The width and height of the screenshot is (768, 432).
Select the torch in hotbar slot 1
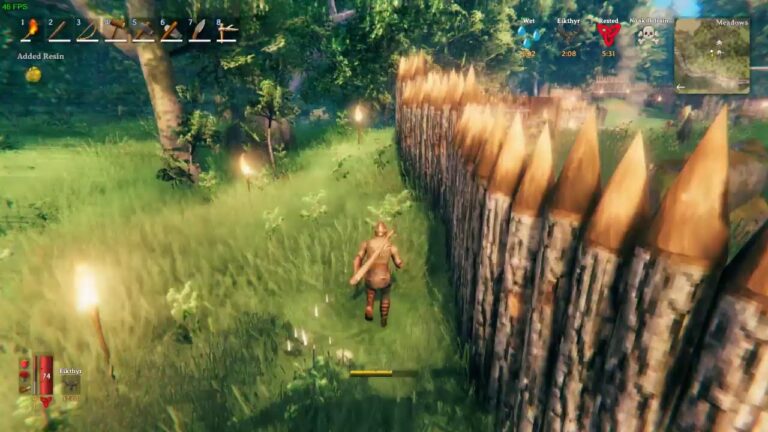pyautogui.click(x=31, y=31)
